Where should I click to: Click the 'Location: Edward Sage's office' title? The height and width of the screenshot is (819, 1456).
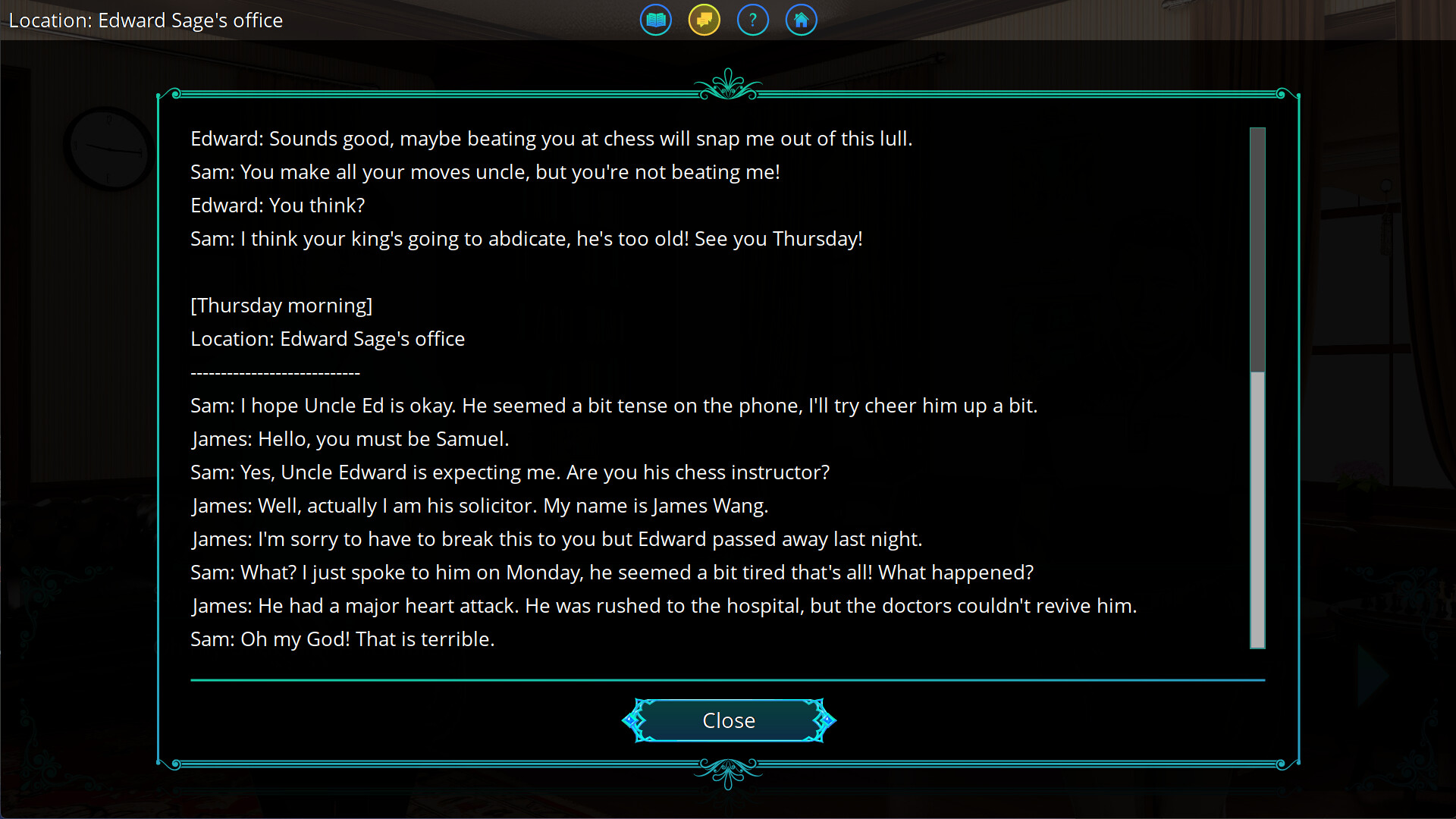146,20
